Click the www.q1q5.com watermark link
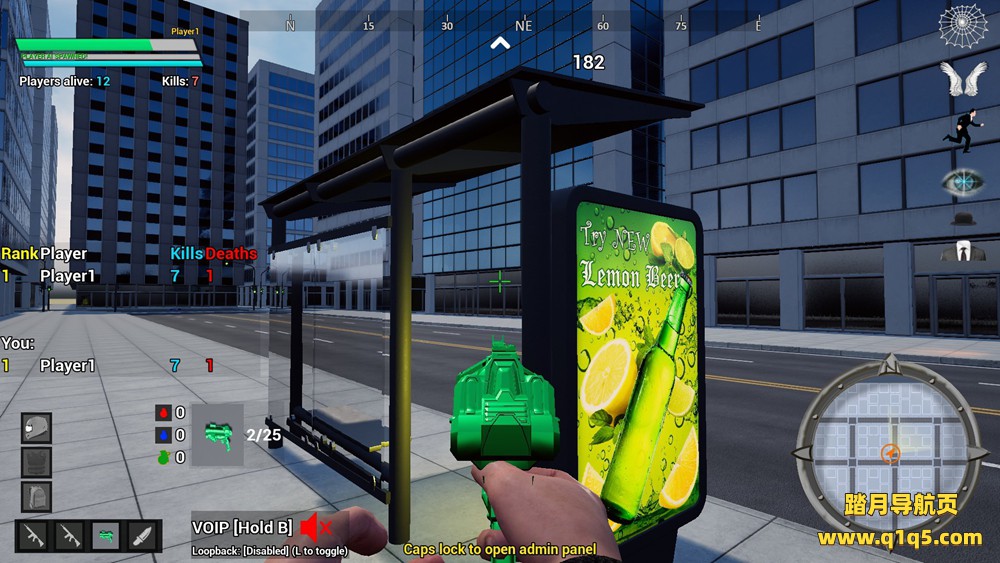The width and height of the screenshot is (1000, 563). point(899,538)
